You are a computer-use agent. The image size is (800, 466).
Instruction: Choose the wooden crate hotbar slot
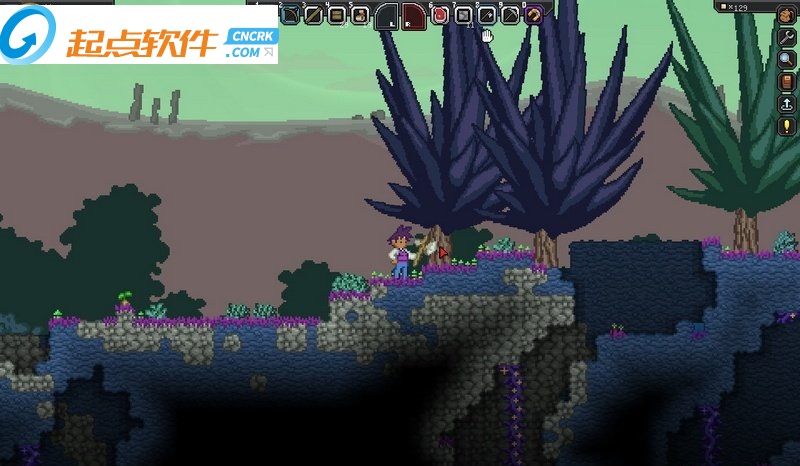tap(336, 14)
